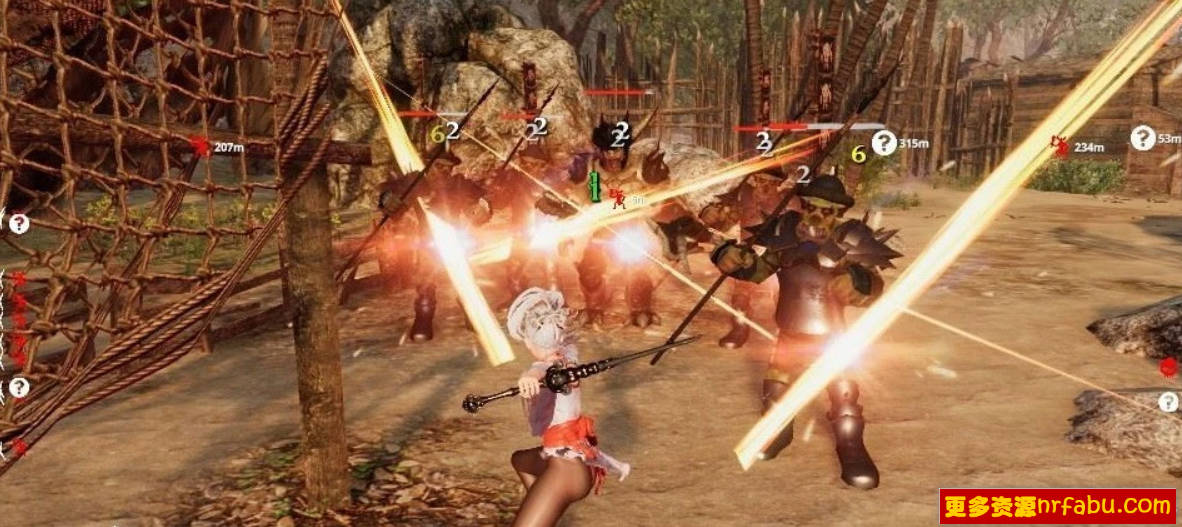Select the red enemy marker labeled 207m
This screenshot has height=527, width=1182.
point(201,147)
